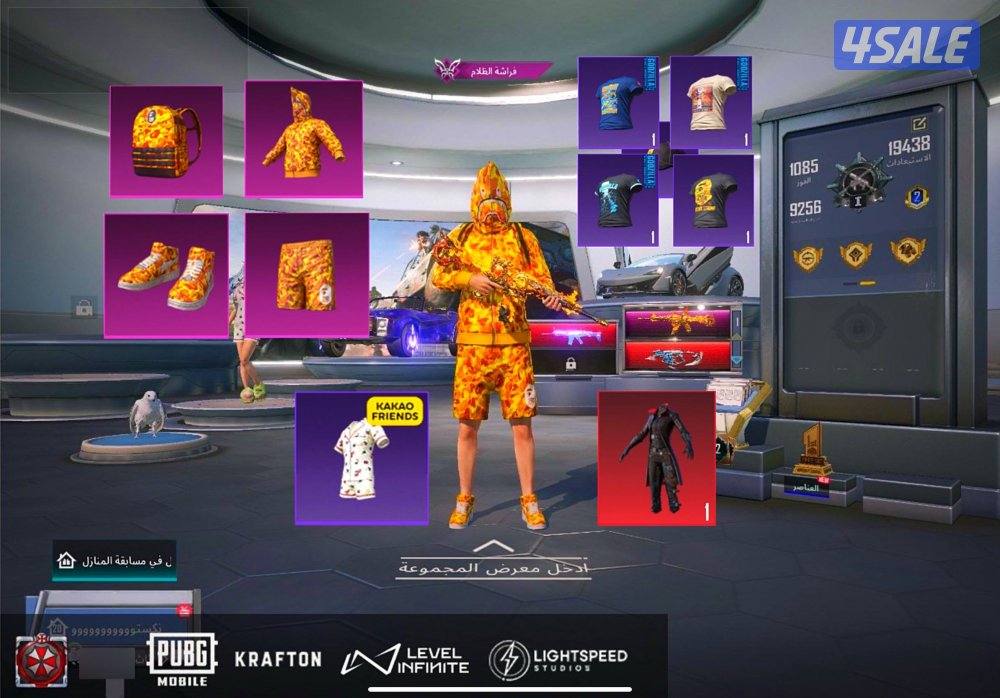Image resolution: width=1000 pixels, height=698 pixels.
Task: Pick the black t-shirt with yellow print
Action: coord(712,199)
